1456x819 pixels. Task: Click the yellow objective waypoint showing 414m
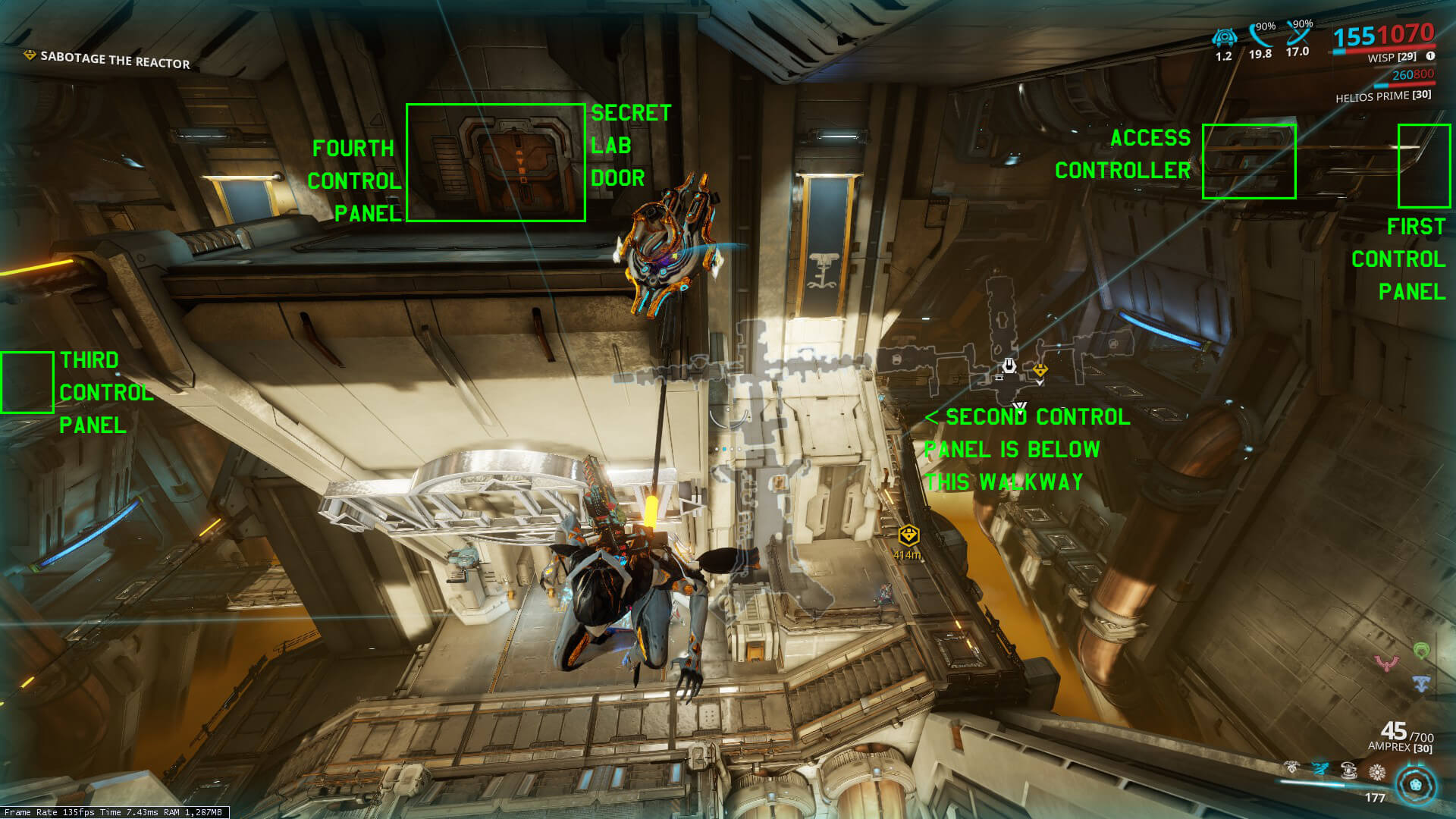click(x=908, y=537)
